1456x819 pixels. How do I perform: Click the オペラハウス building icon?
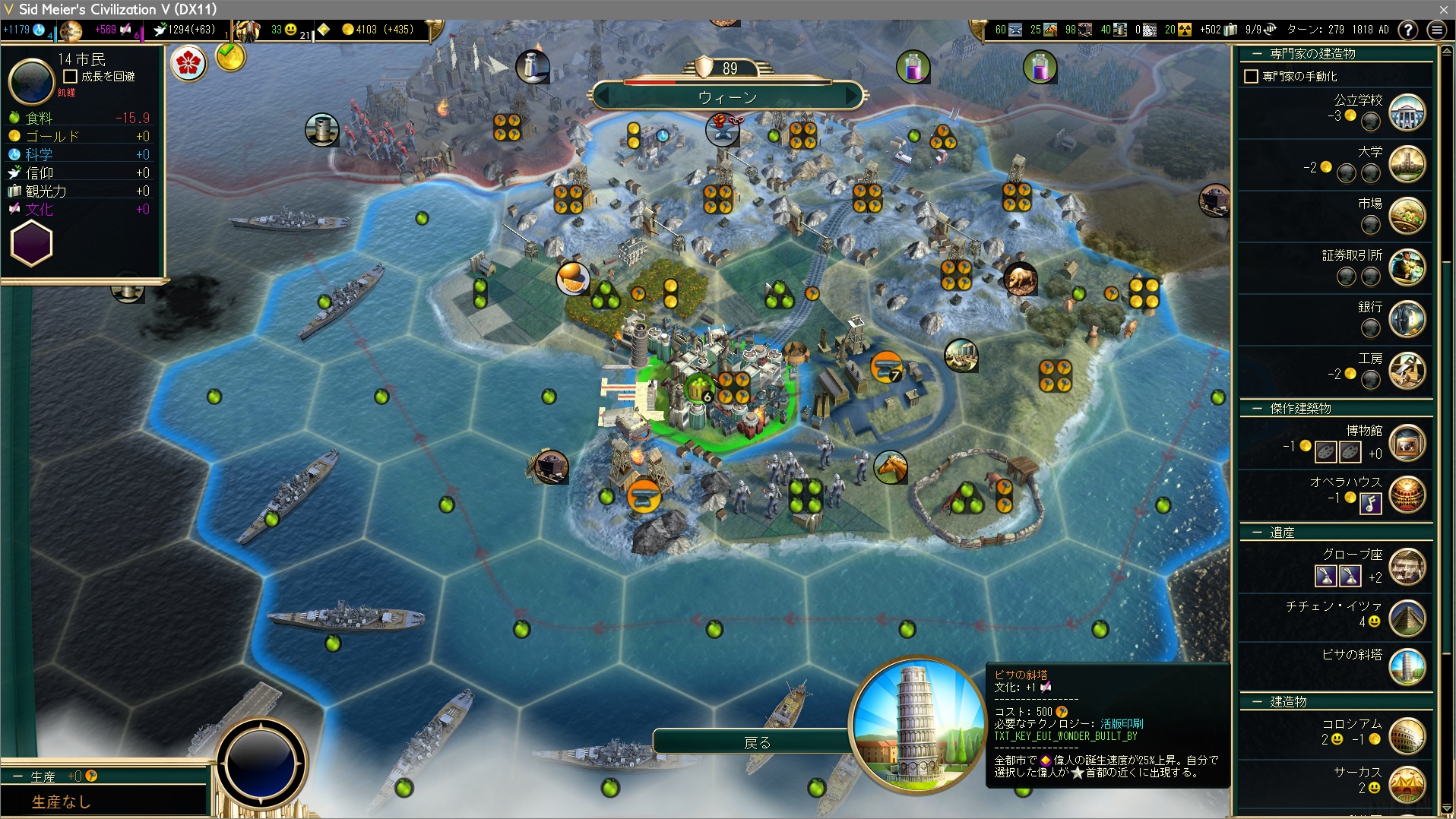click(x=1407, y=495)
